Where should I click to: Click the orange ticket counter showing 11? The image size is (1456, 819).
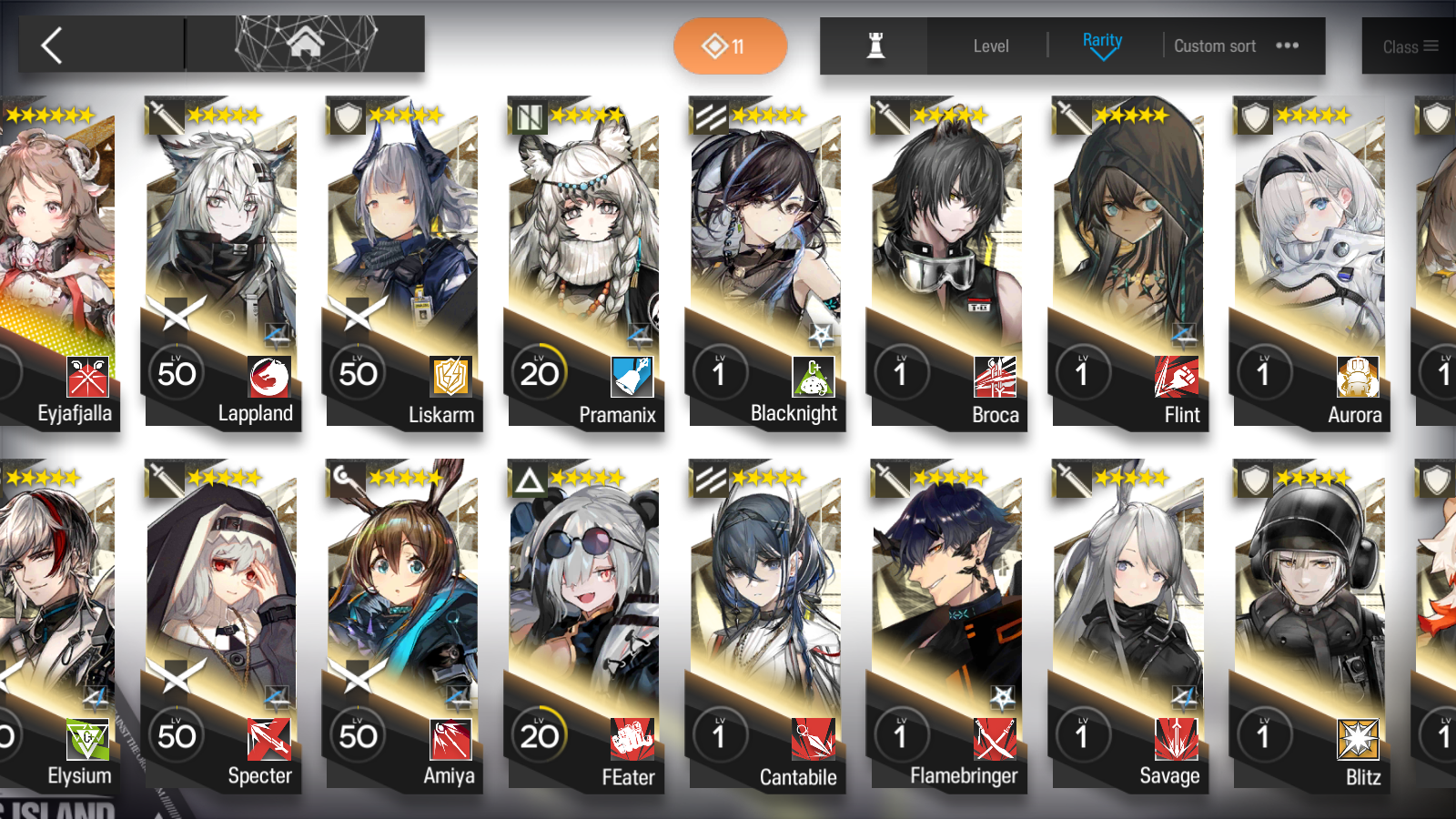tap(730, 45)
